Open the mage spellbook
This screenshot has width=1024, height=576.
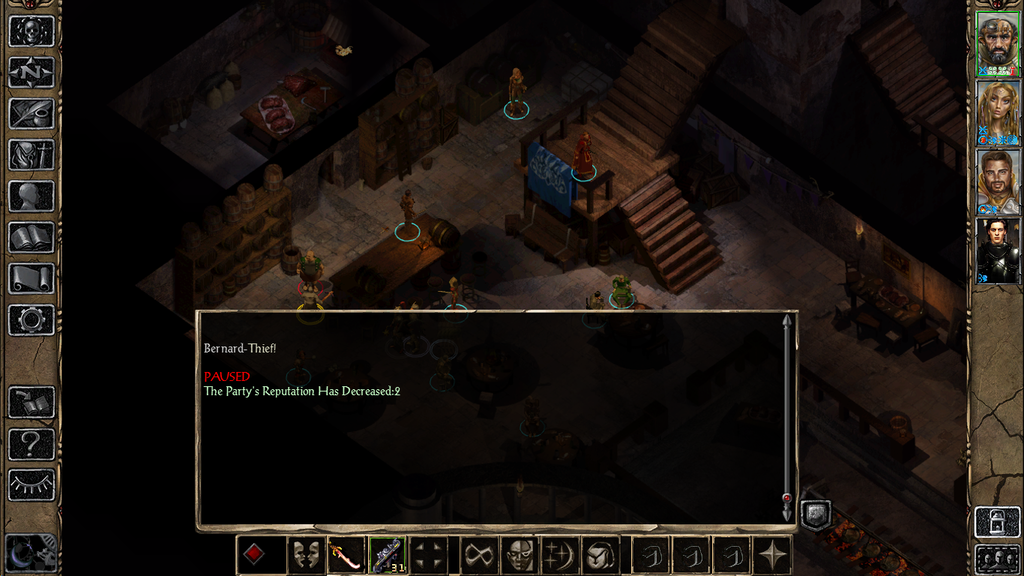click(x=31, y=237)
